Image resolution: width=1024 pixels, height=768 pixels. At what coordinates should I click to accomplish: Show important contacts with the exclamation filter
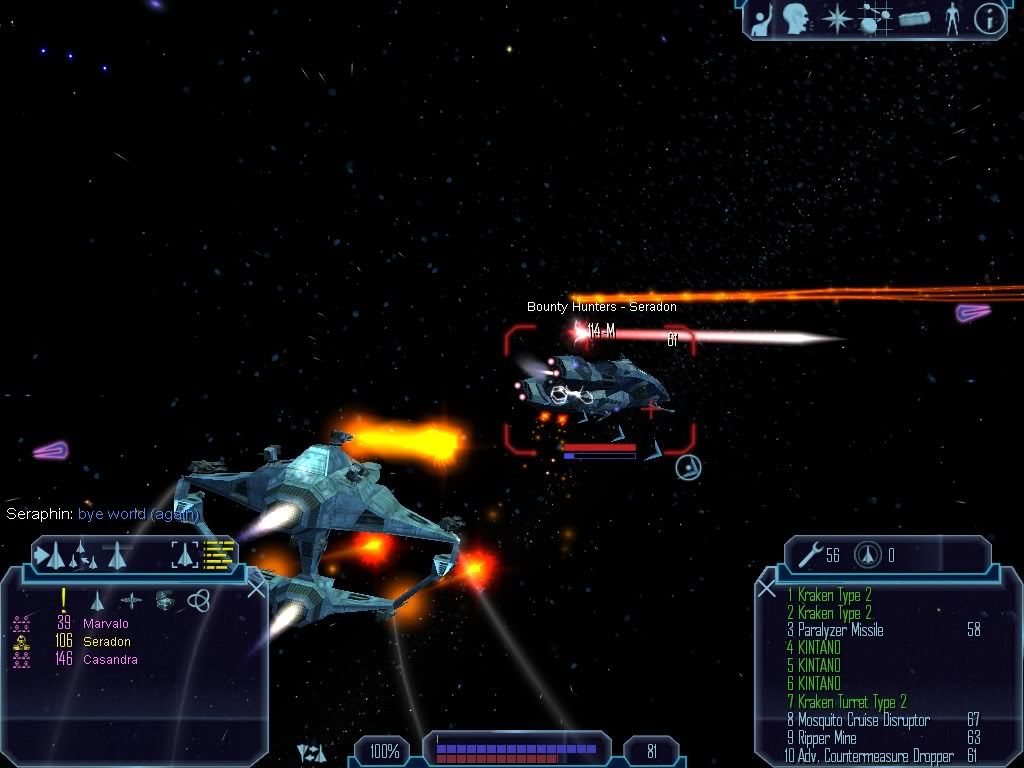[x=64, y=599]
